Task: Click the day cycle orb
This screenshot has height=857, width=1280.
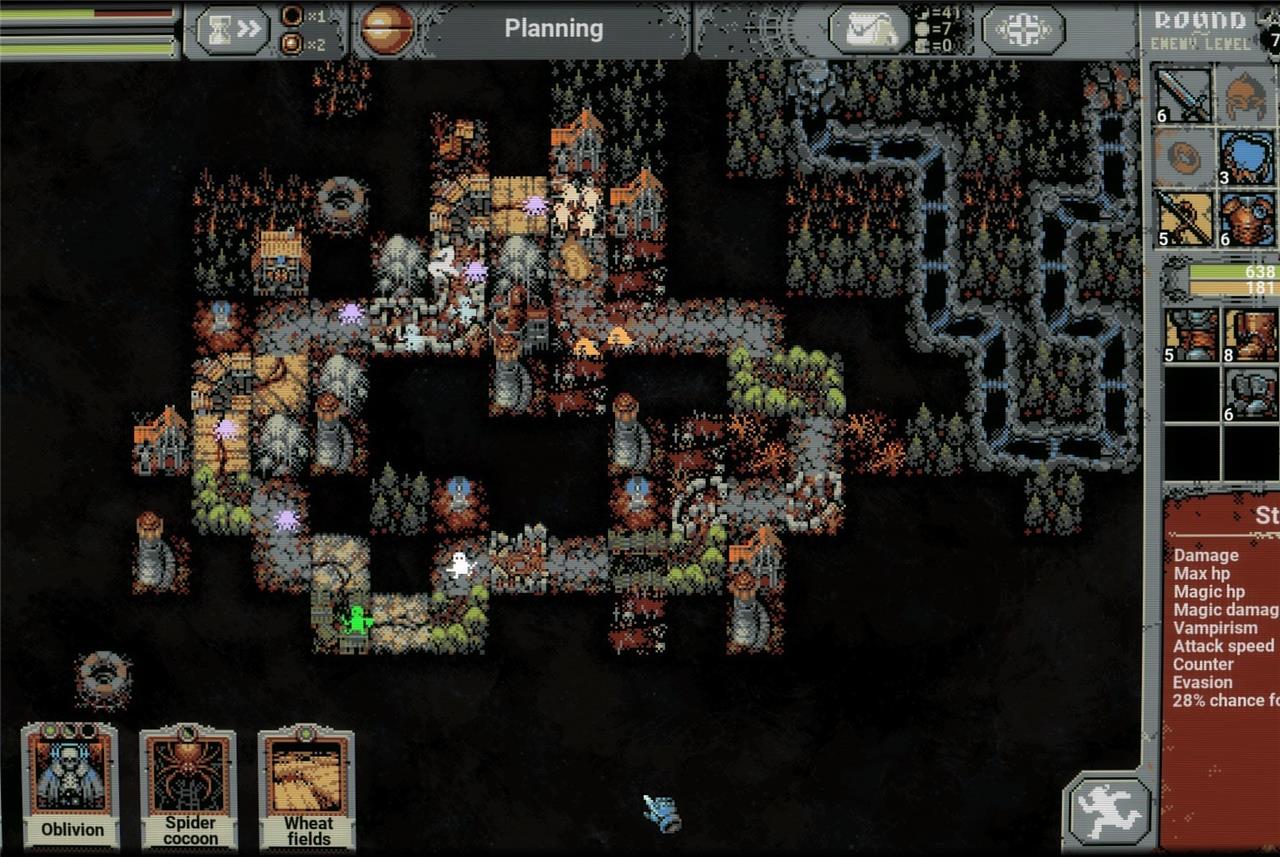Action: tap(386, 29)
